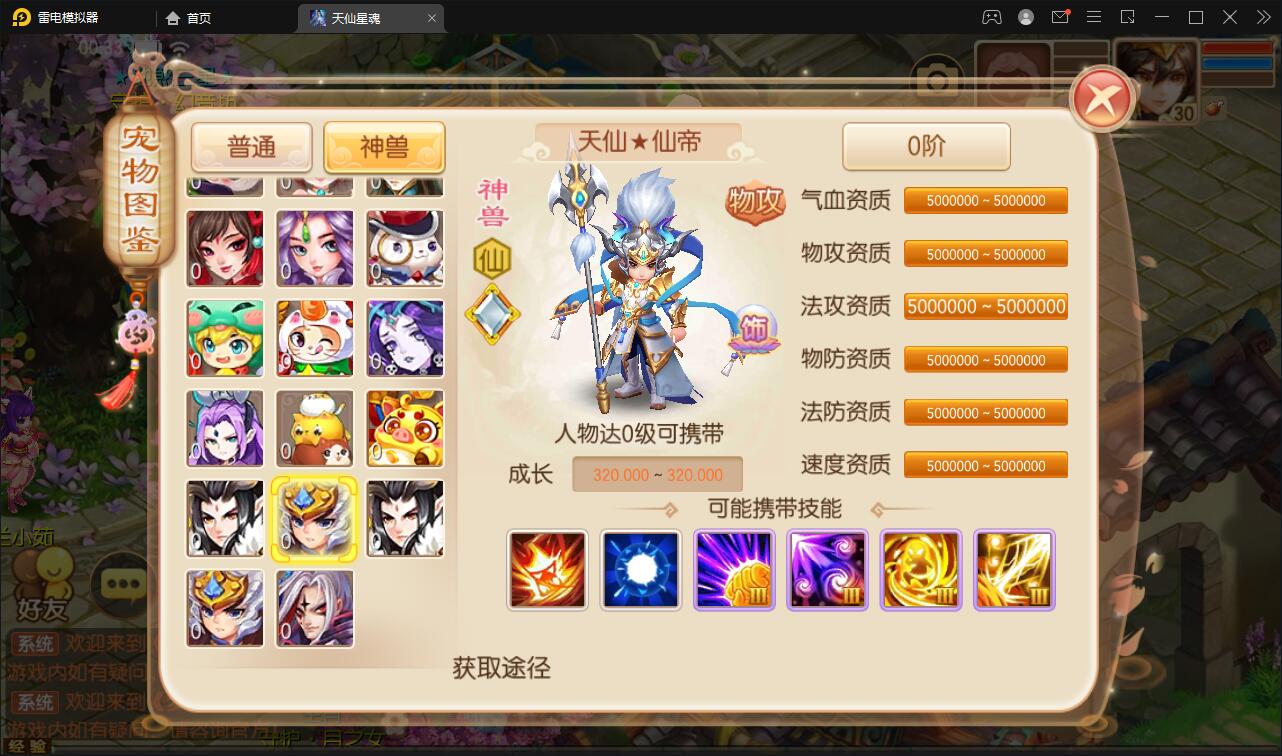
Task: Click the 物攻 attack badge beside the pet
Action: pos(757,201)
